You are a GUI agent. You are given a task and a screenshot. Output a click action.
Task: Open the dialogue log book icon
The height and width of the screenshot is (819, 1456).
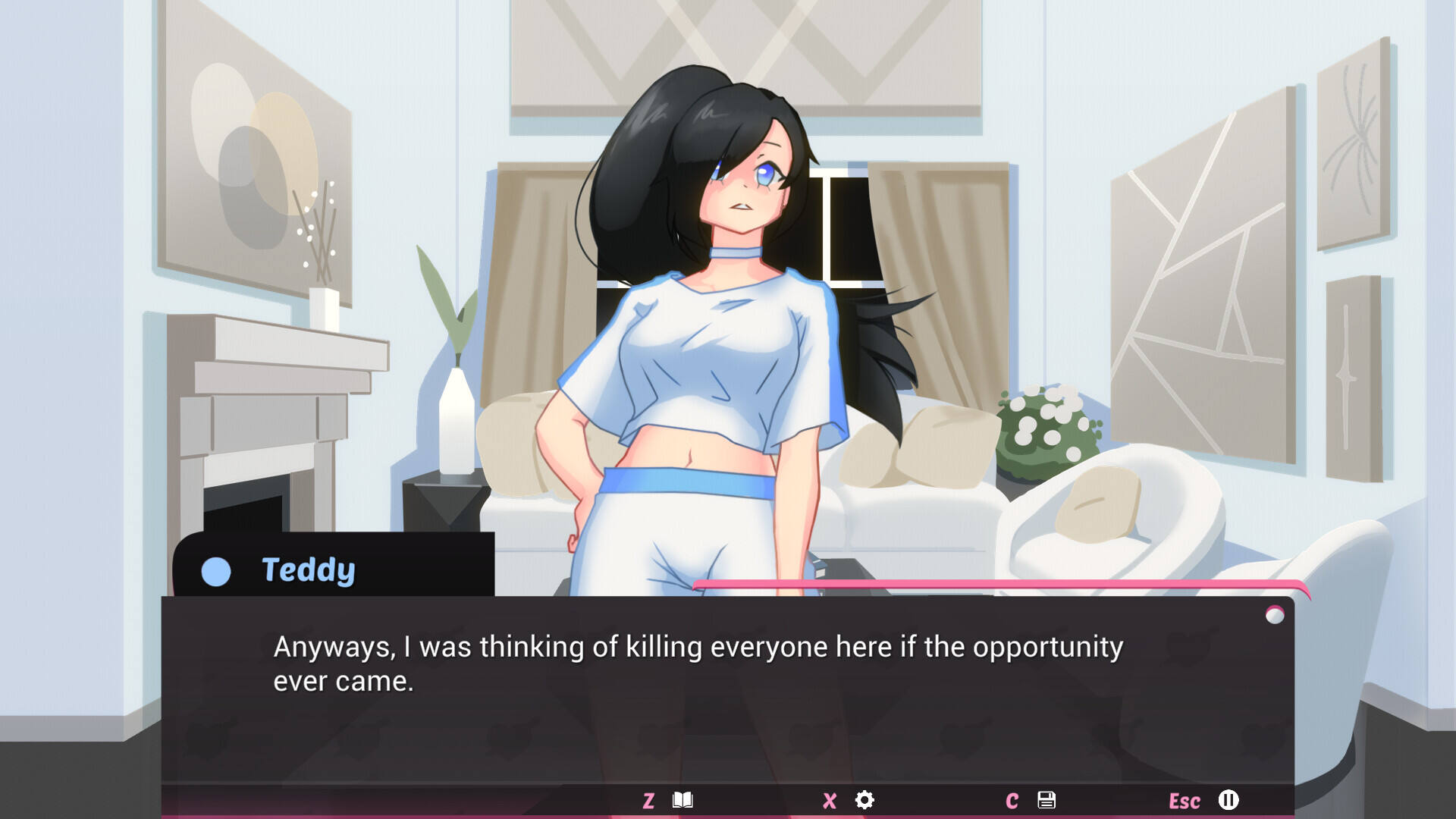[682, 800]
